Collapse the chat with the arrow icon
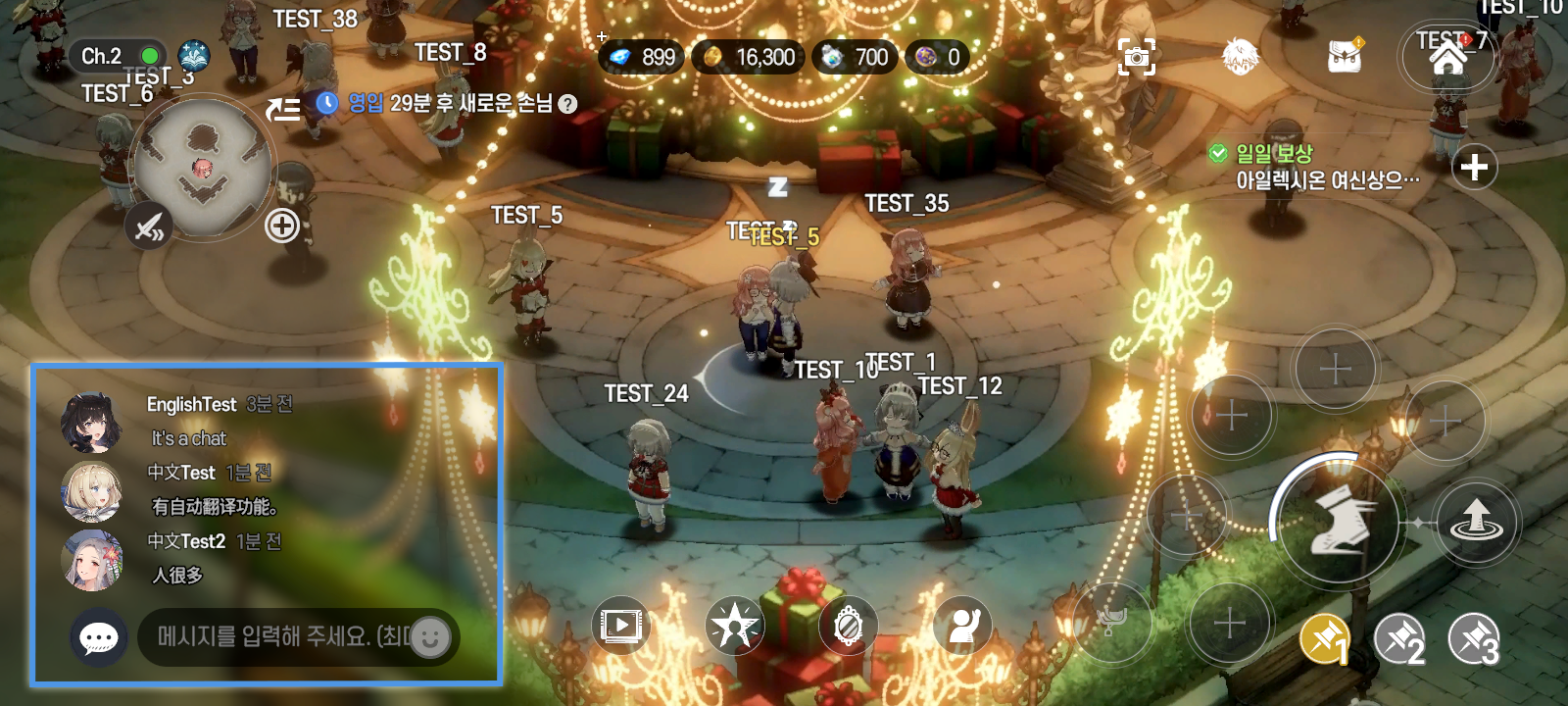The image size is (1568, 706). [282, 108]
